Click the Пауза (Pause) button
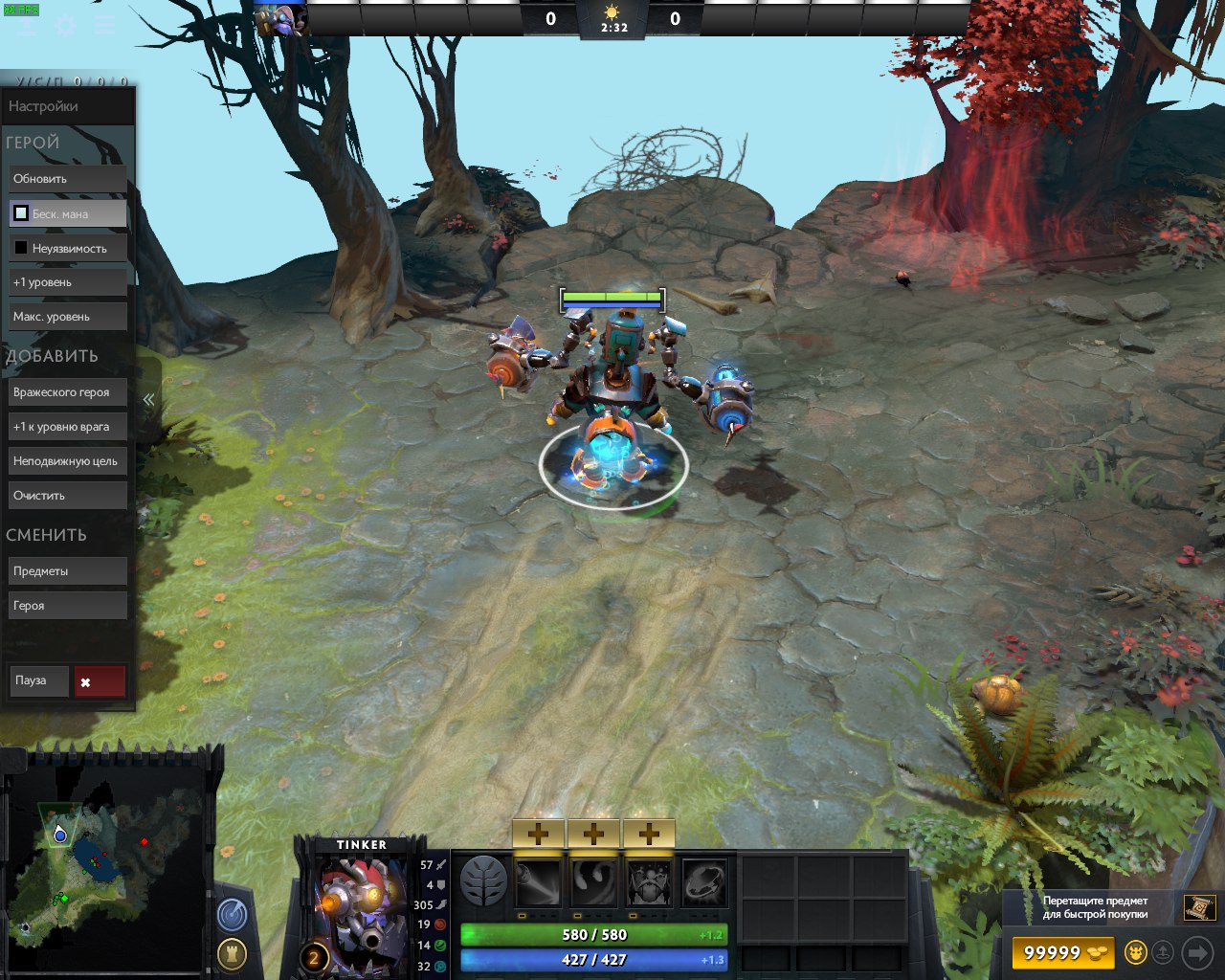Viewport: 1225px width, 980px height. [x=39, y=680]
